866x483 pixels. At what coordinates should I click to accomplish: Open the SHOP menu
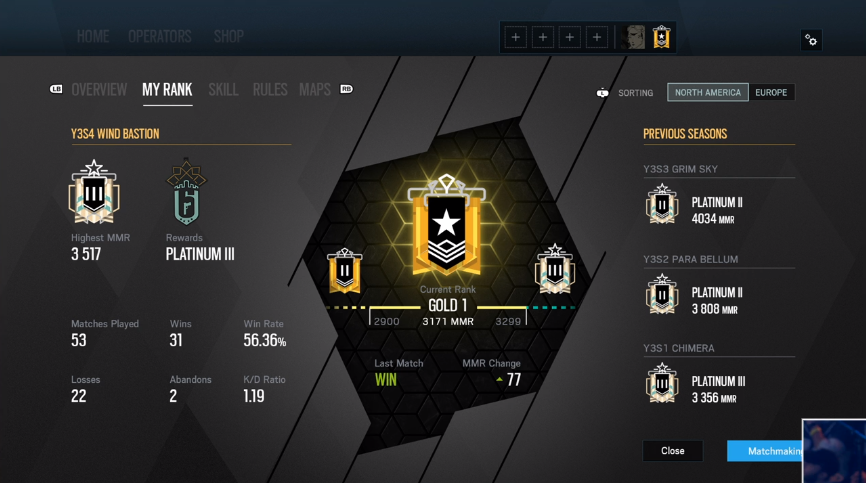click(229, 37)
